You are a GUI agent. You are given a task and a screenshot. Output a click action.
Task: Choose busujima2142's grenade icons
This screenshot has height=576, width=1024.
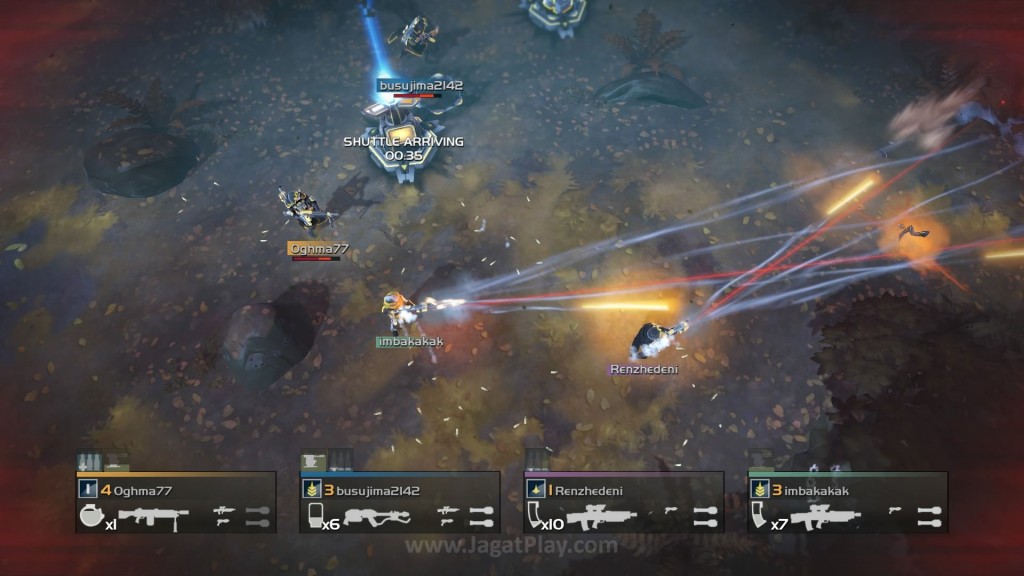(481, 516)
